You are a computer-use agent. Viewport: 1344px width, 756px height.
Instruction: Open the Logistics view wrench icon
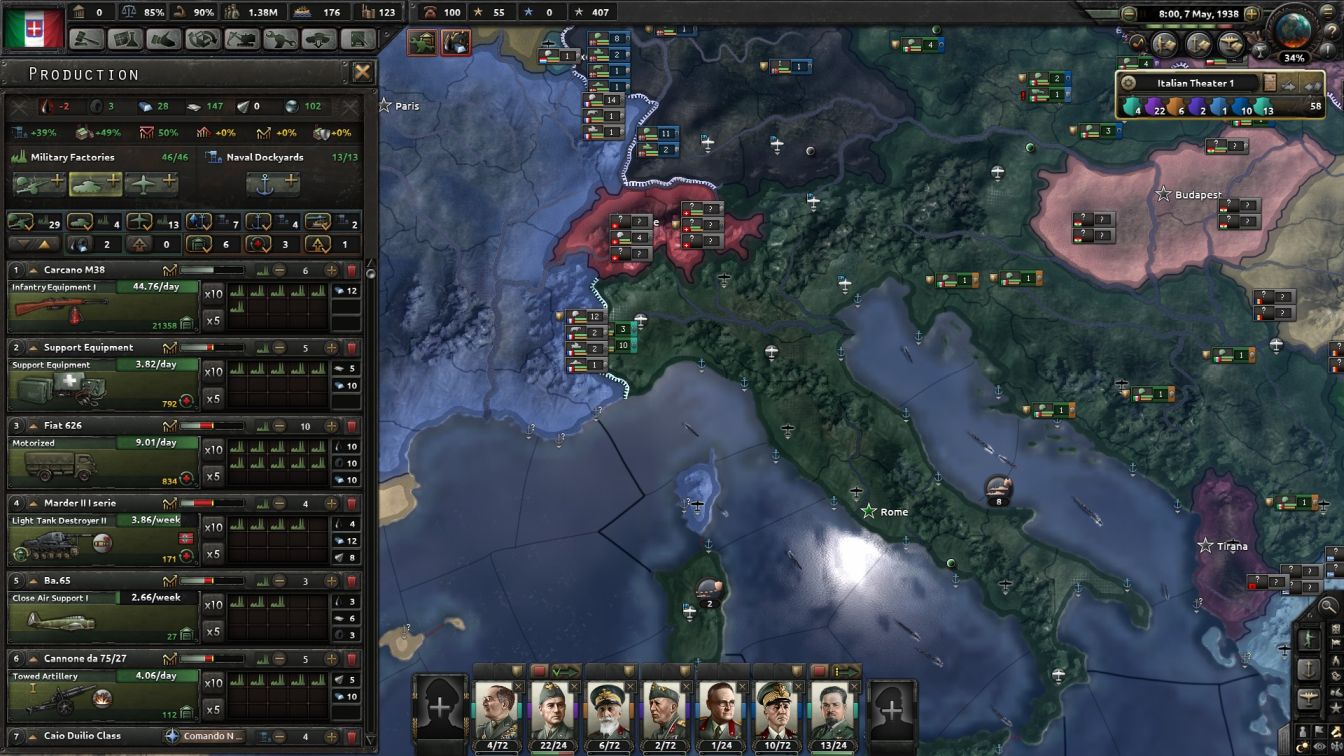pyautogui.click(x=281, y=39)
